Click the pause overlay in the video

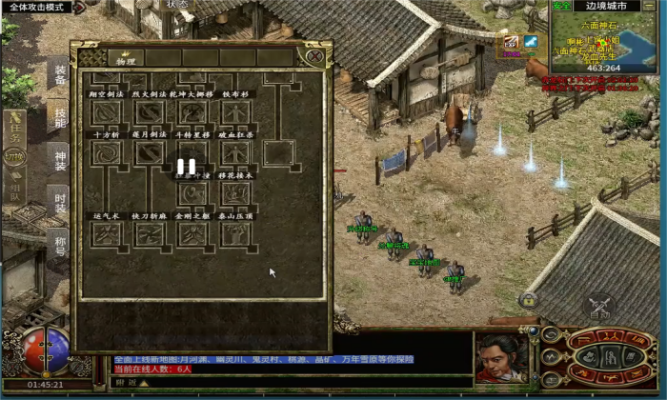(x=187, y=167)
